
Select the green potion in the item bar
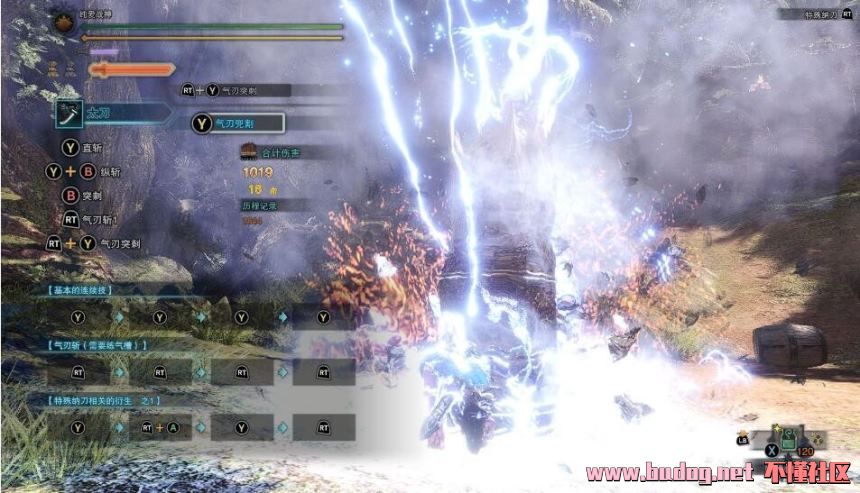click(787, 437)
